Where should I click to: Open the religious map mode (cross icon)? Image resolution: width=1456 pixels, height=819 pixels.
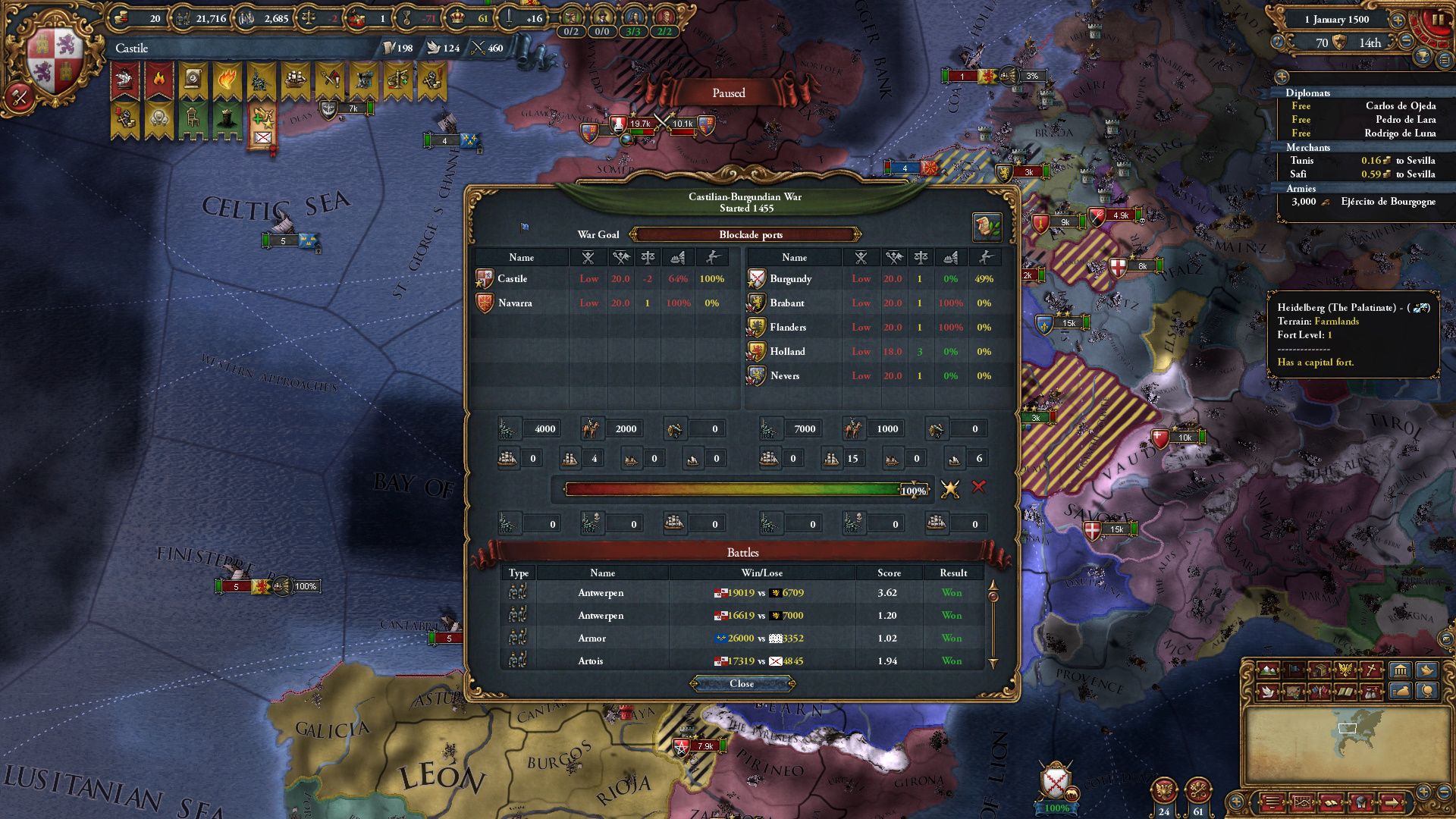tap(1370, 671)
